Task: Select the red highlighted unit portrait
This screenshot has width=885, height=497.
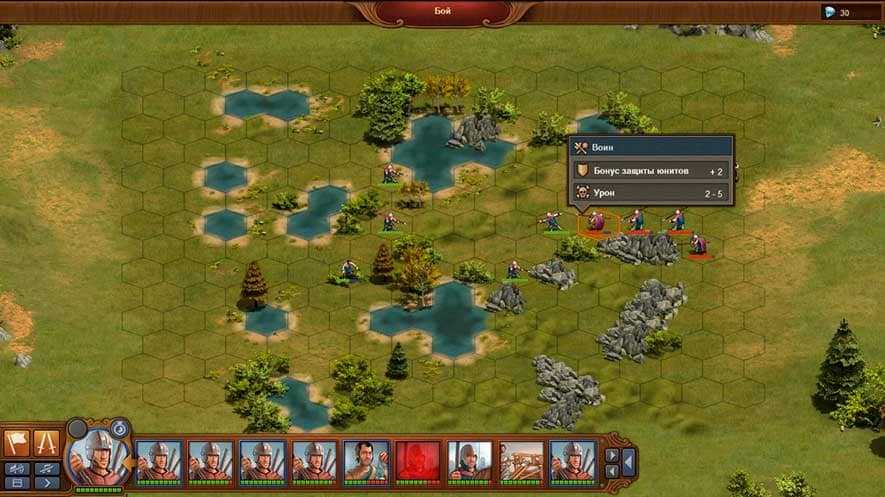Action: coord(418,461)
